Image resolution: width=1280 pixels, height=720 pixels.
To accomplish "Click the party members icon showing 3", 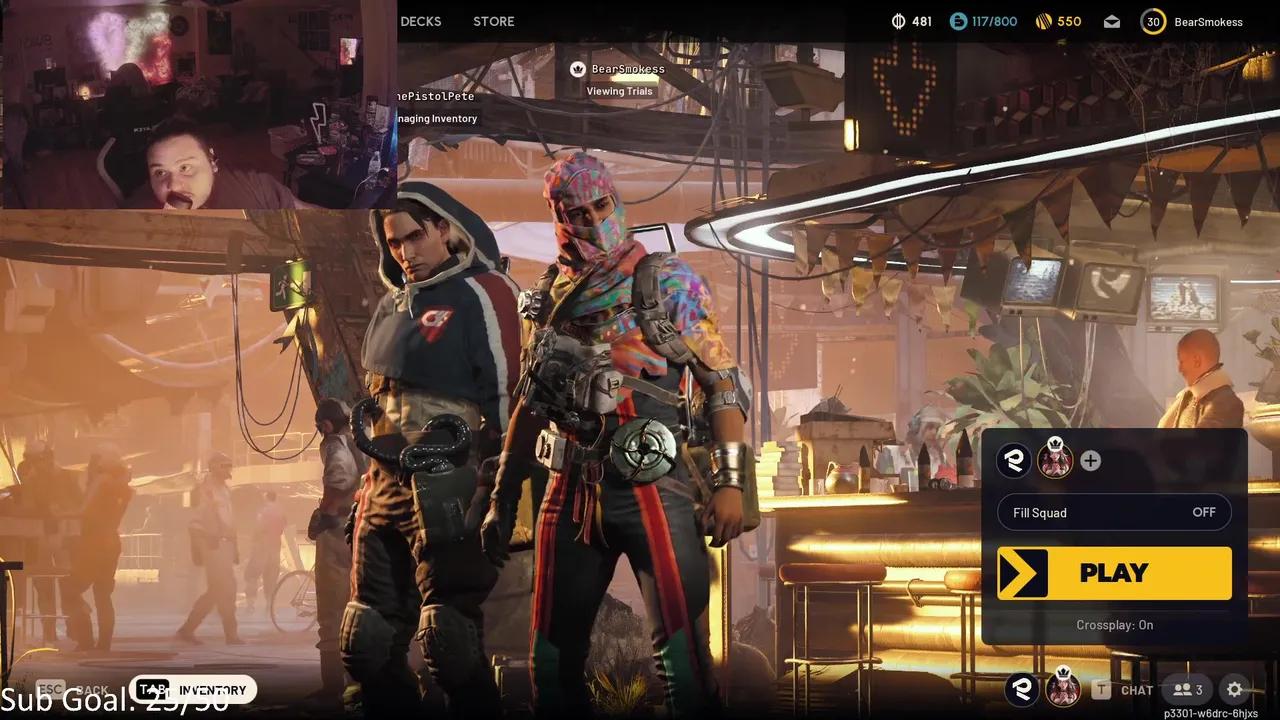I will 1186,690.
